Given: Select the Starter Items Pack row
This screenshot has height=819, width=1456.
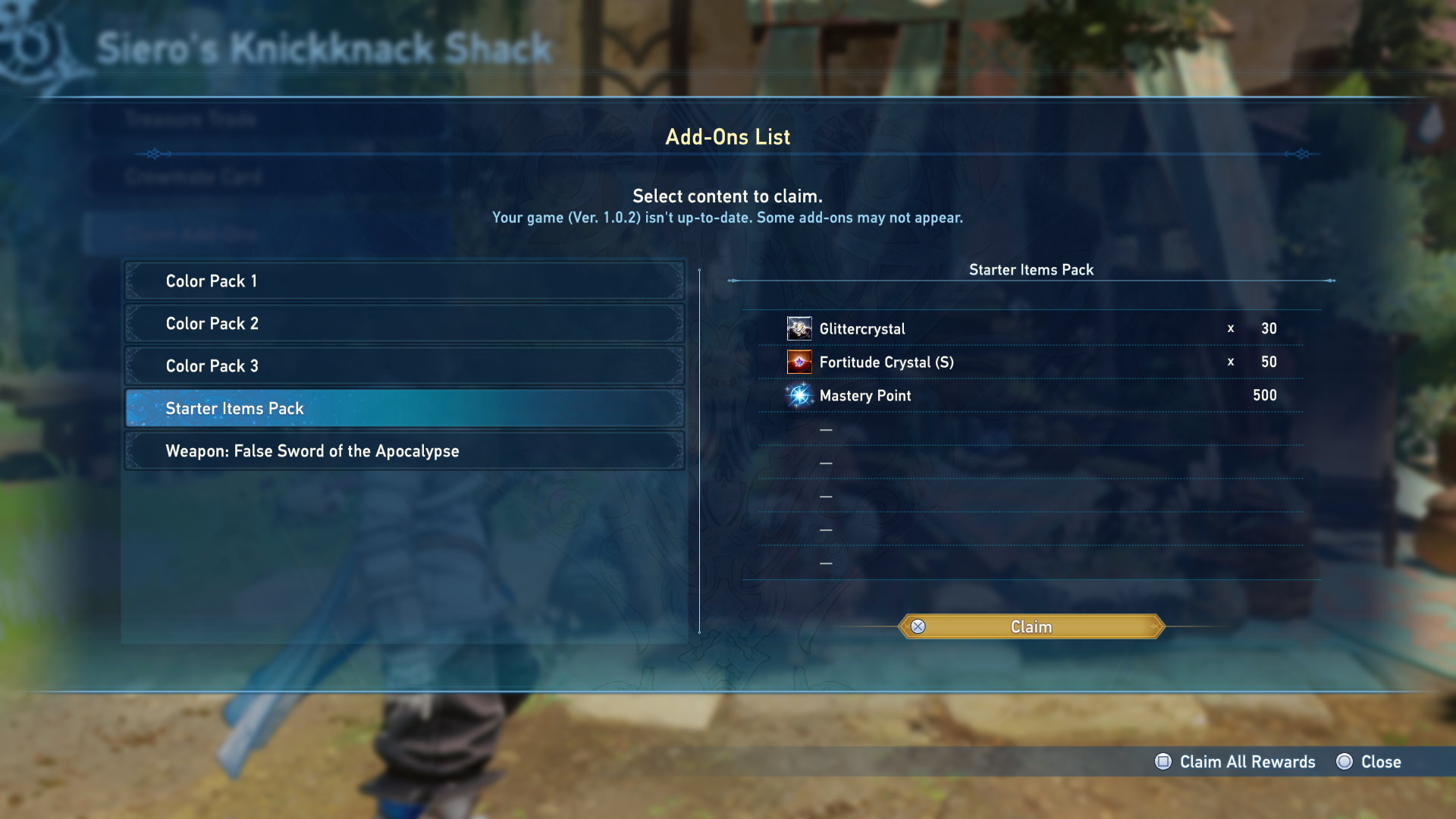Looking at the screenshot, I should (x=404, y=409).
